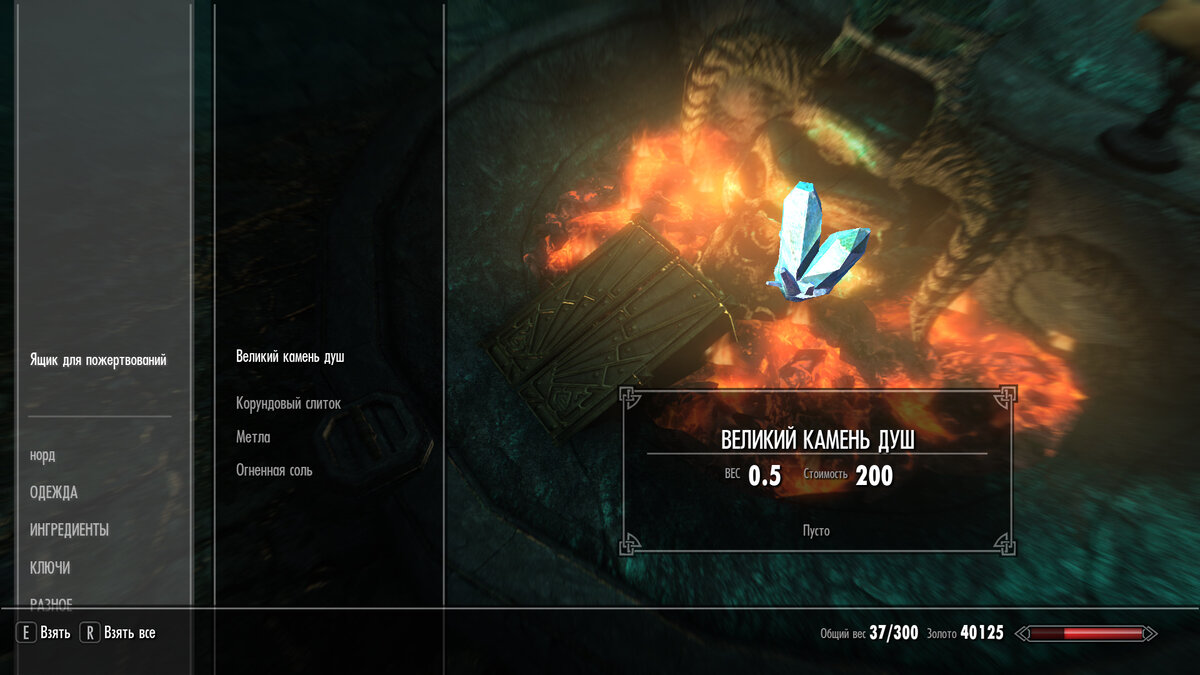Screen dimensions: 1200x675
Task: Choose Корундовый слиток from the container list
Action: (288, 404)
